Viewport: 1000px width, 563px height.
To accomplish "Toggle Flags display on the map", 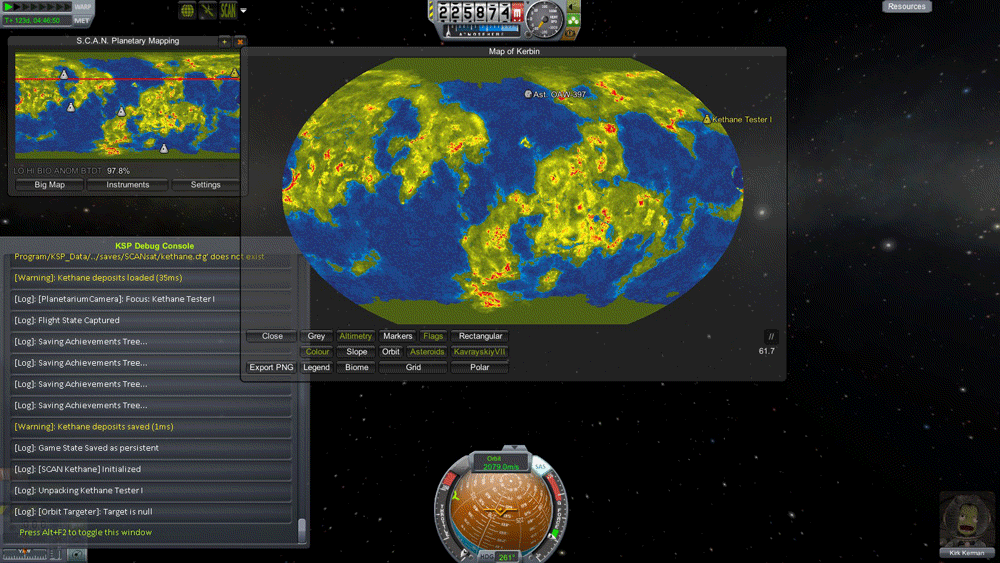I will pos(433,337).
